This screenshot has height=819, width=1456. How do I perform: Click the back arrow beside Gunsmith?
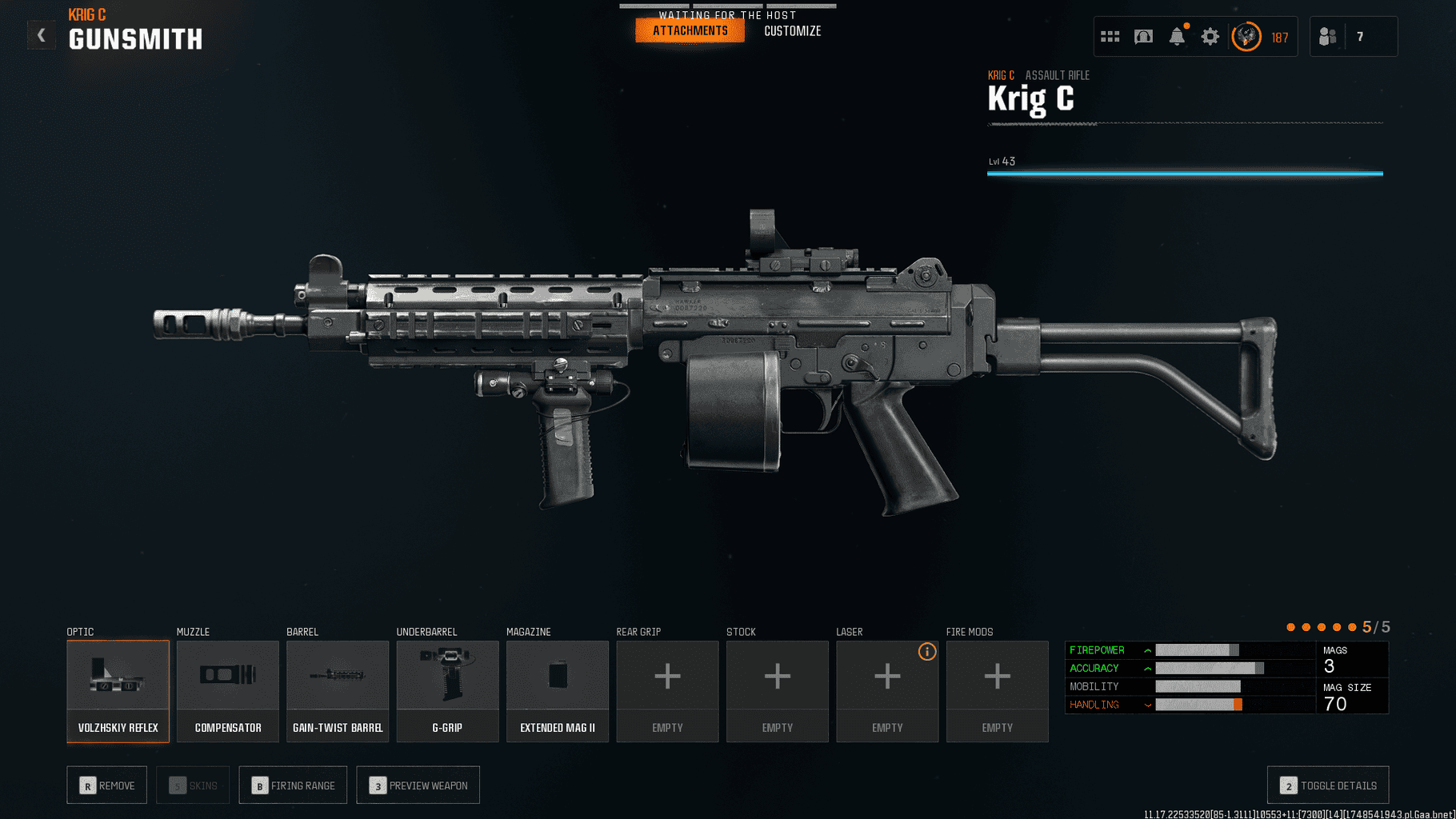click(41, 35)
